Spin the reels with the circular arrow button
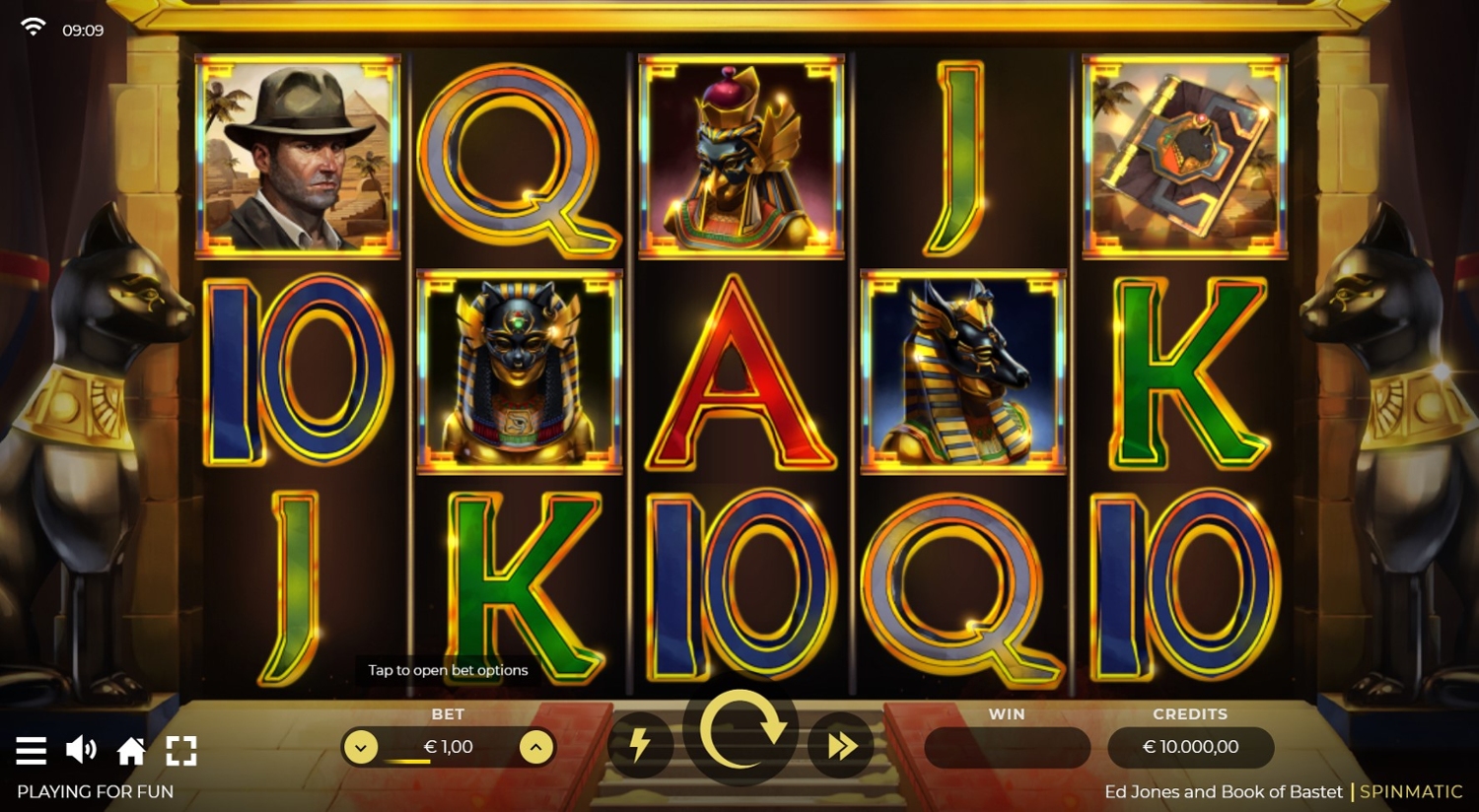Screen dimensions: 1479x812 pyautogui.click(x=740, y=732)
